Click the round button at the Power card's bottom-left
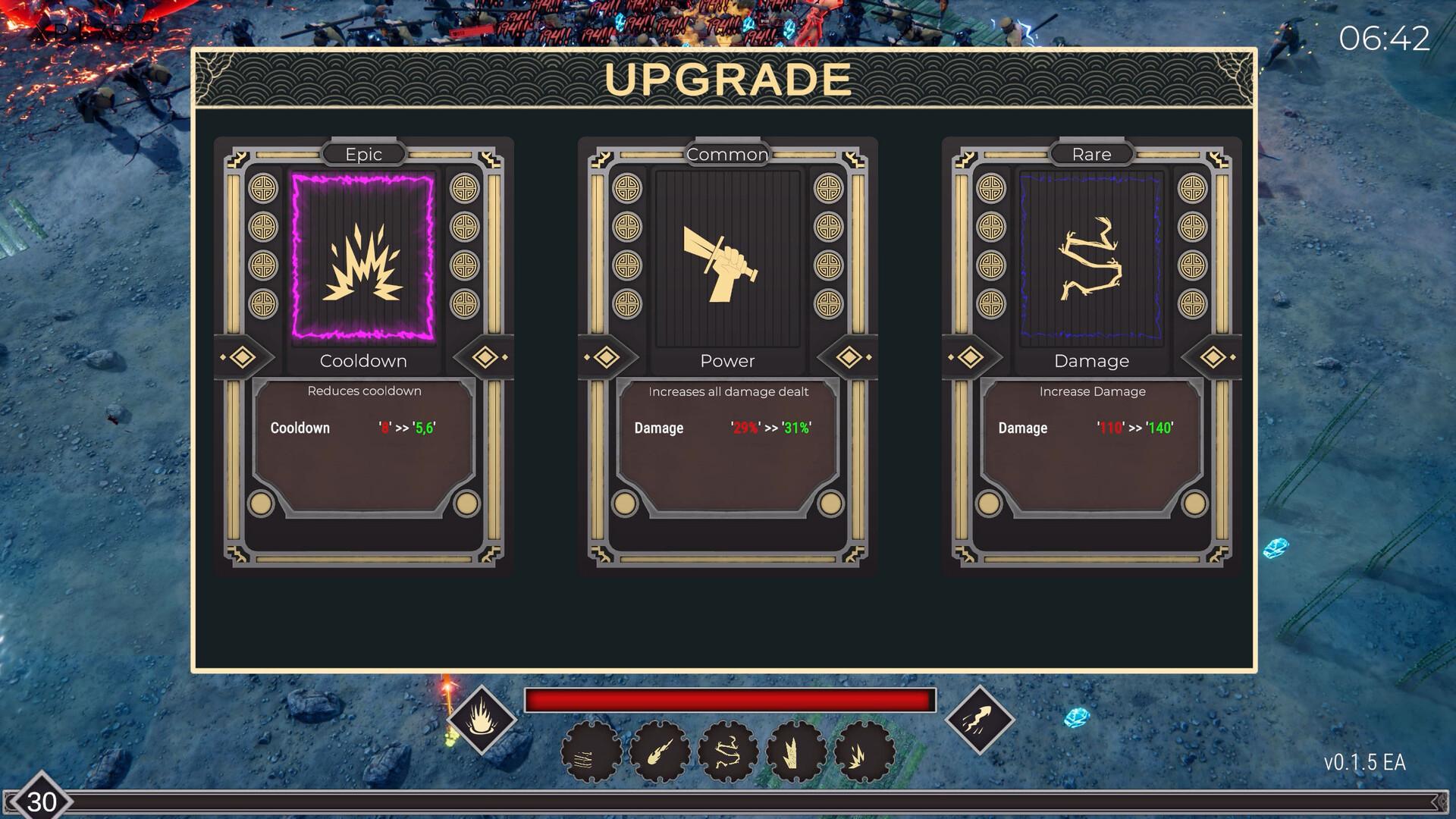Viewport: 1456px width, 819px height. pyautogui.click(x=624, y=503)
